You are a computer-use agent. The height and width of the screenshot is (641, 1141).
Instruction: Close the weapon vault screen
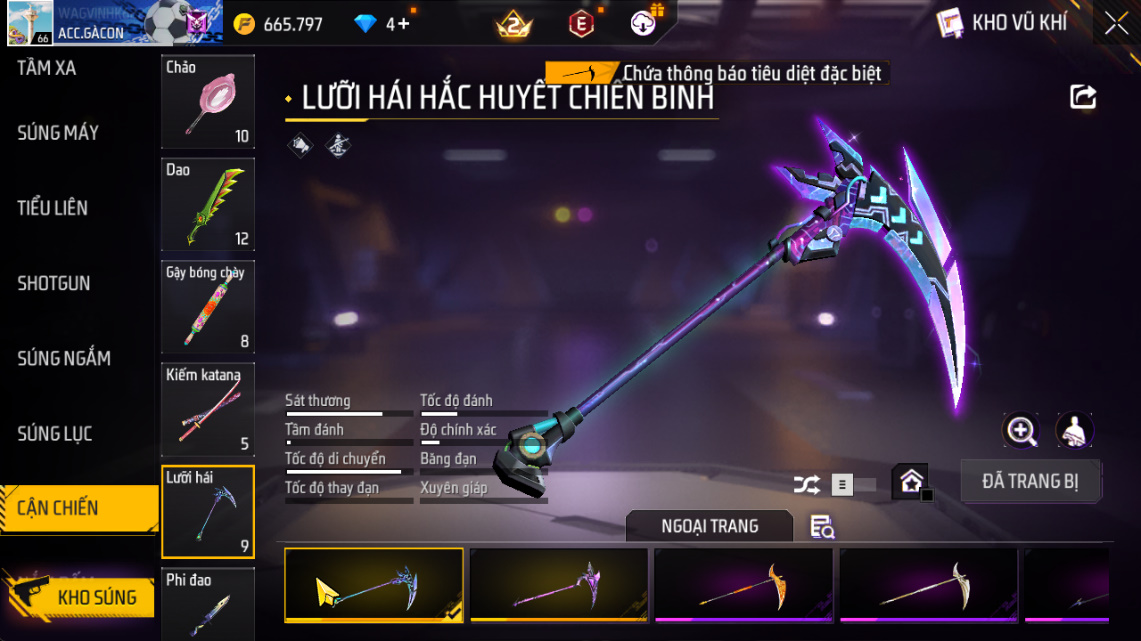click(x=1116, y=24)
